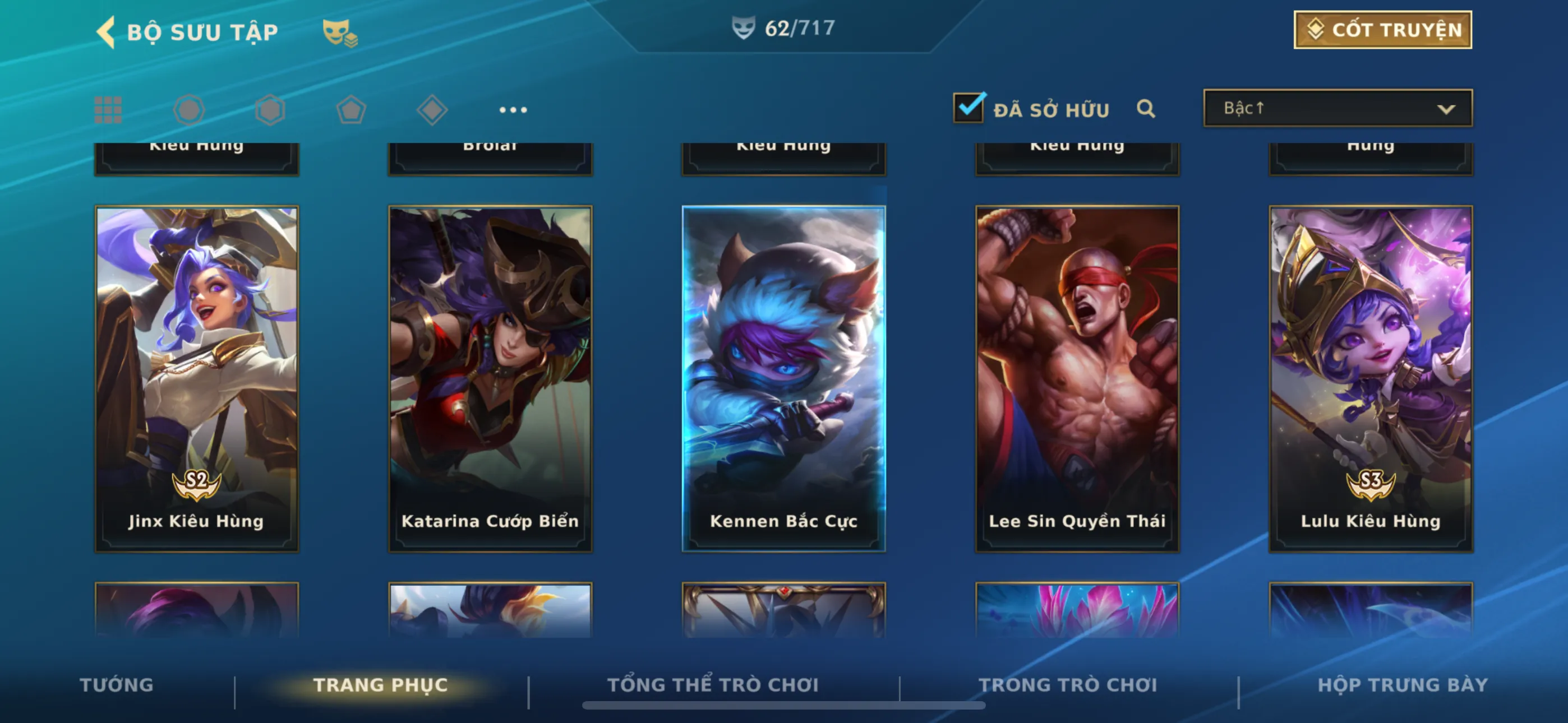Viewport: 1568px width, 723px height.
Task: Show all skins with the grid filter
Action: click(x=108, y=110)
